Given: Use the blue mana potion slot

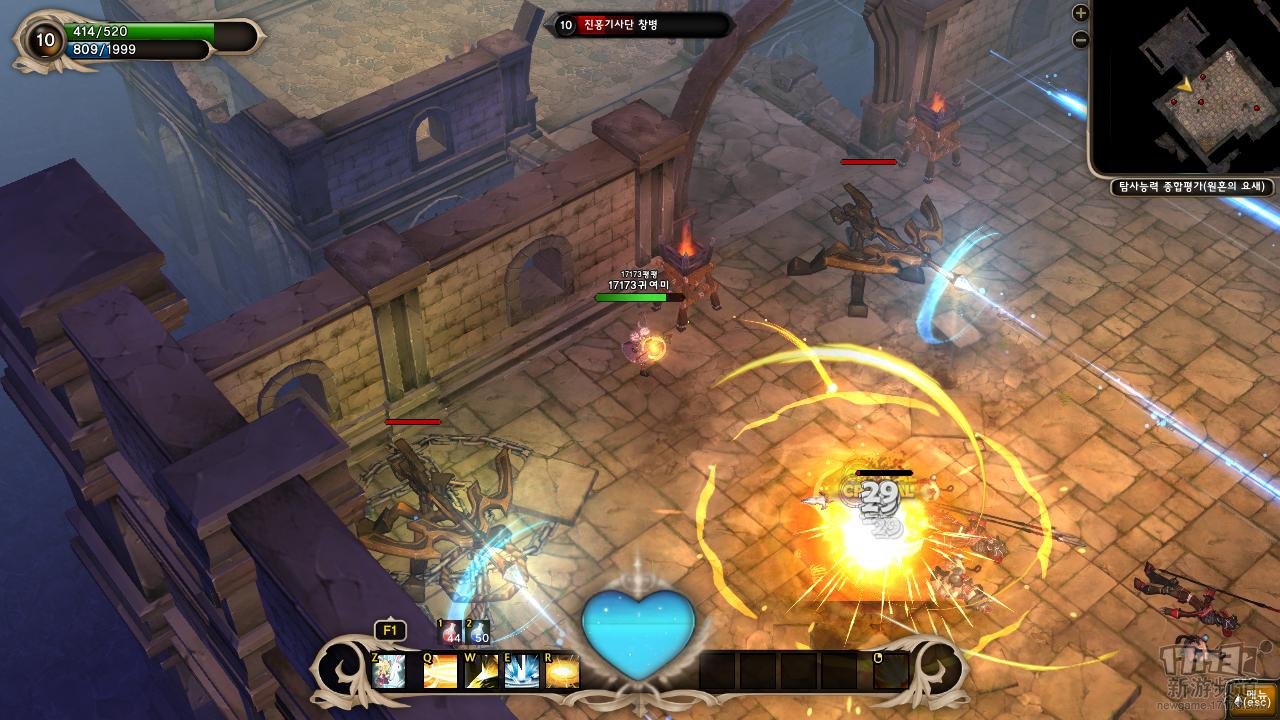Looking at the screenshot, I should pos(480,632).
